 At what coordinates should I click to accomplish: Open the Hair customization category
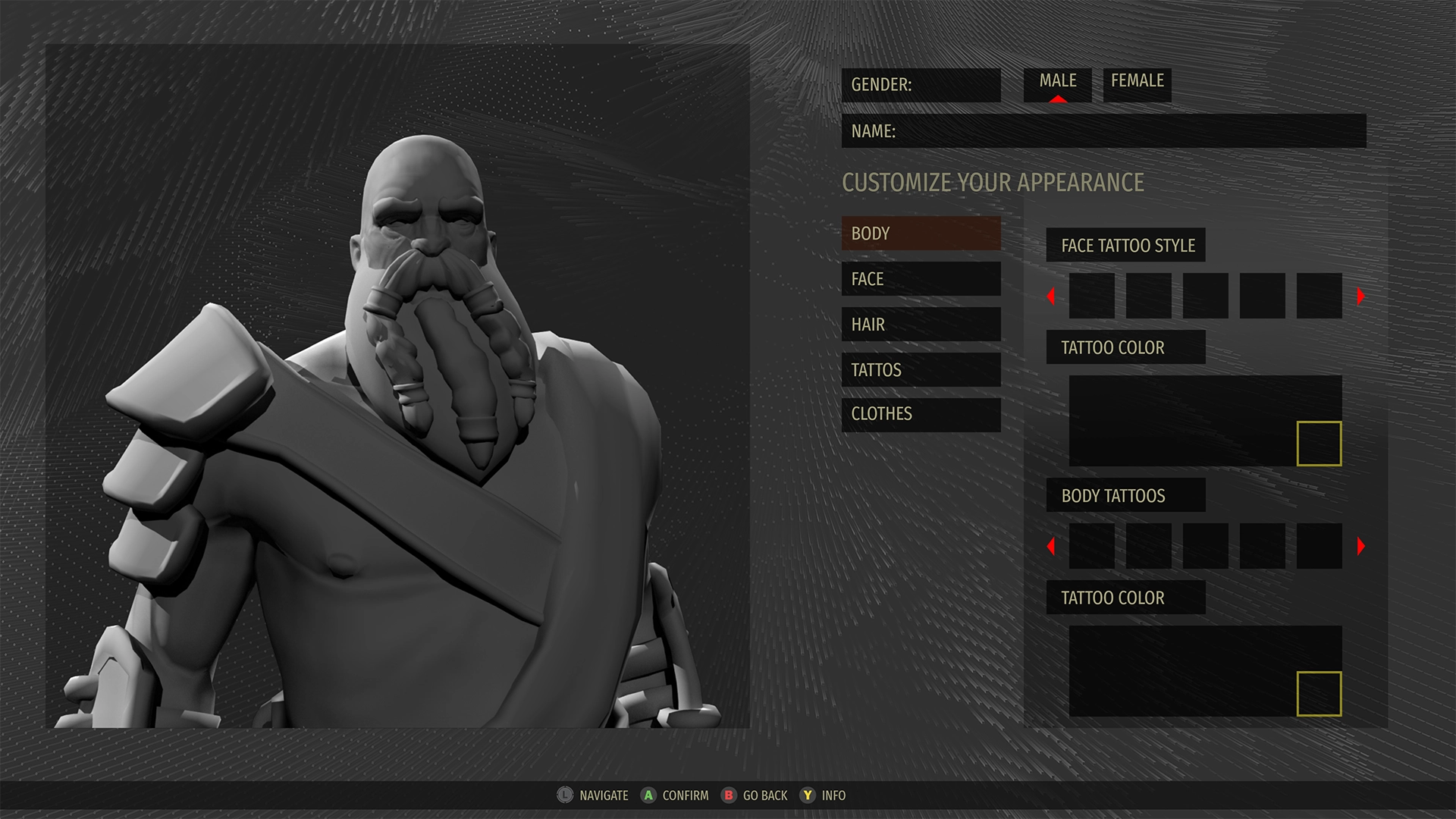click(921, 325)
